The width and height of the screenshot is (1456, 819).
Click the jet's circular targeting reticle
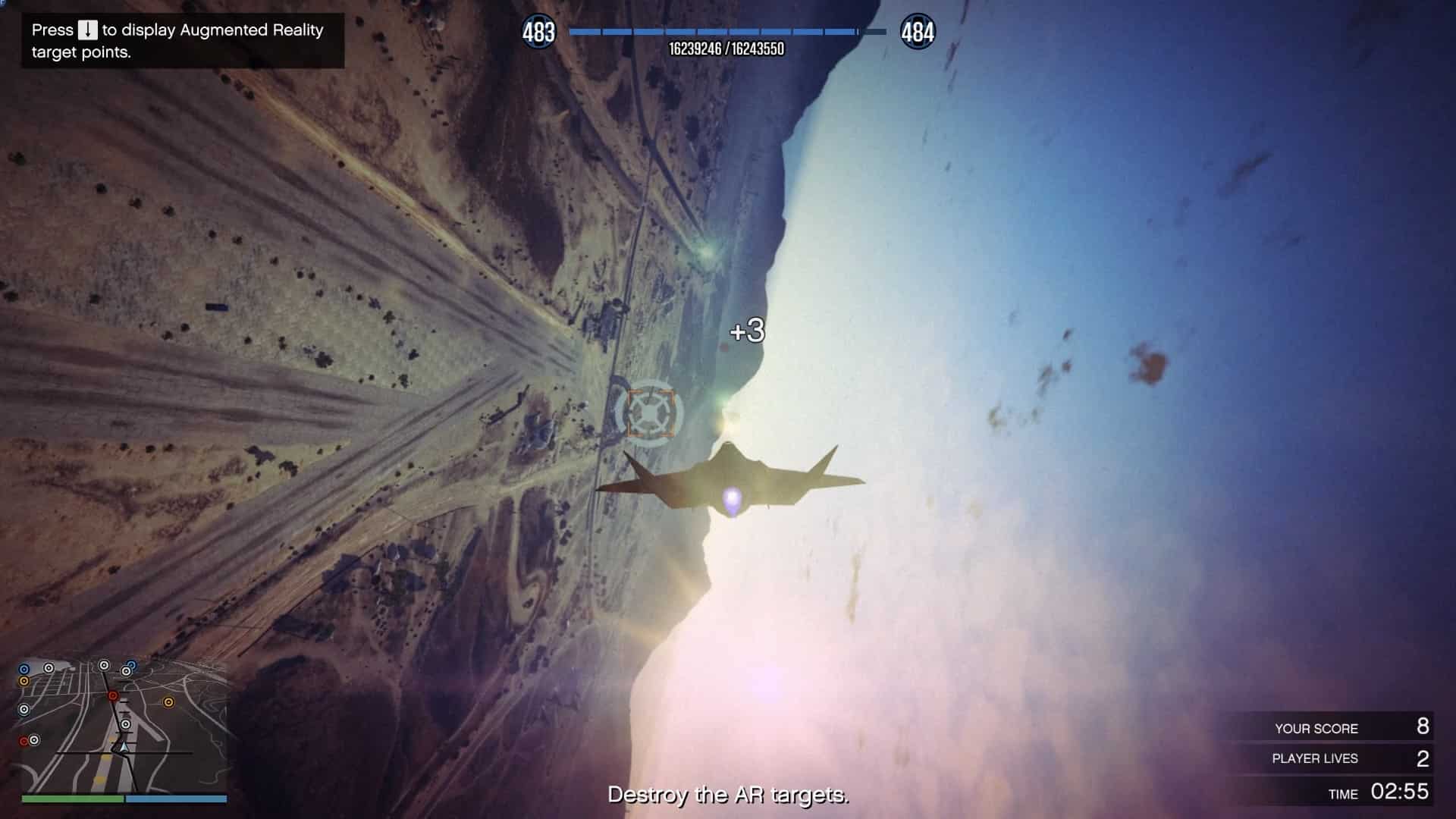tap(650, 413)
